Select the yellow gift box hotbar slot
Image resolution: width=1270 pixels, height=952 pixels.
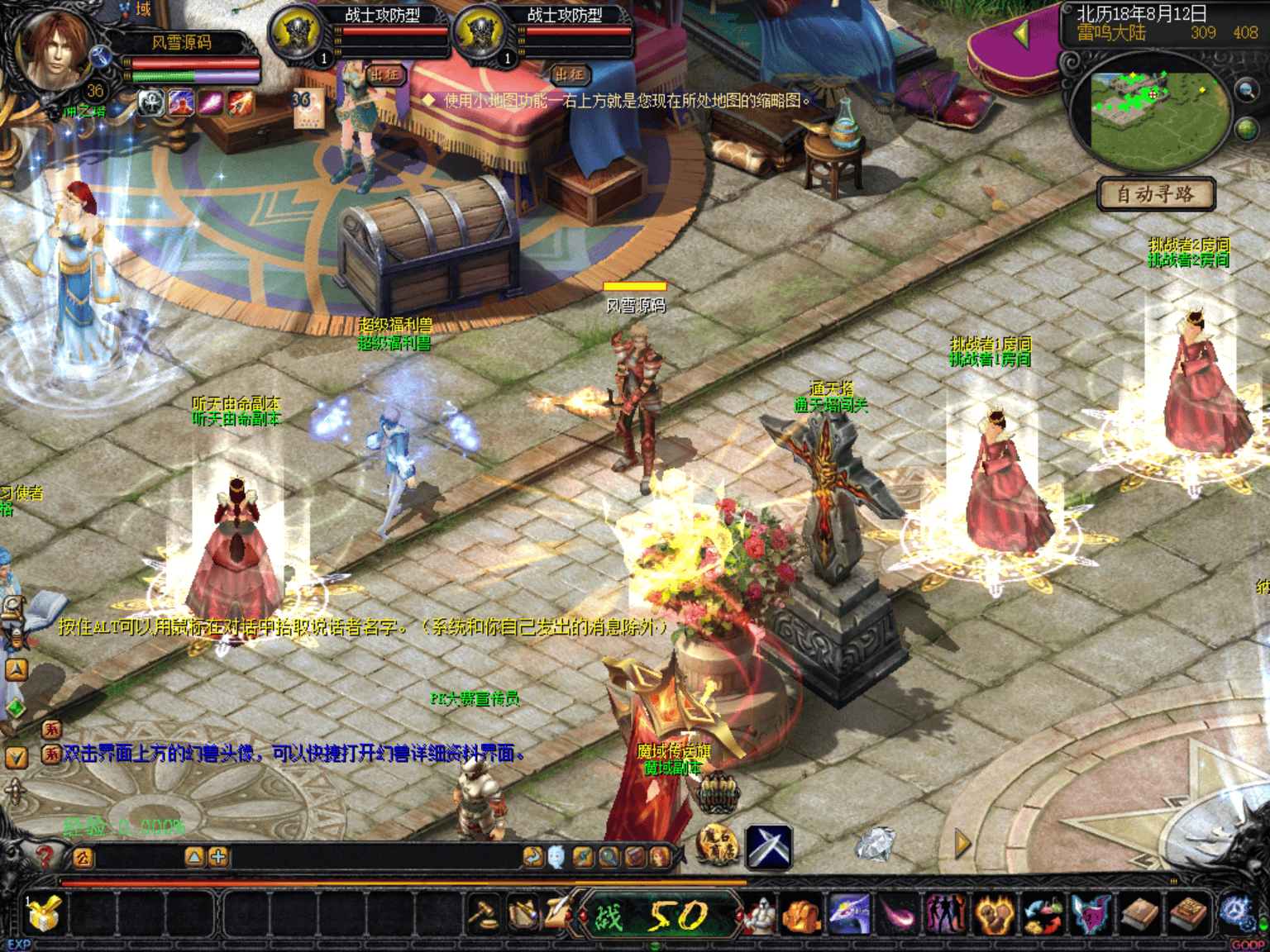point(44,915)
